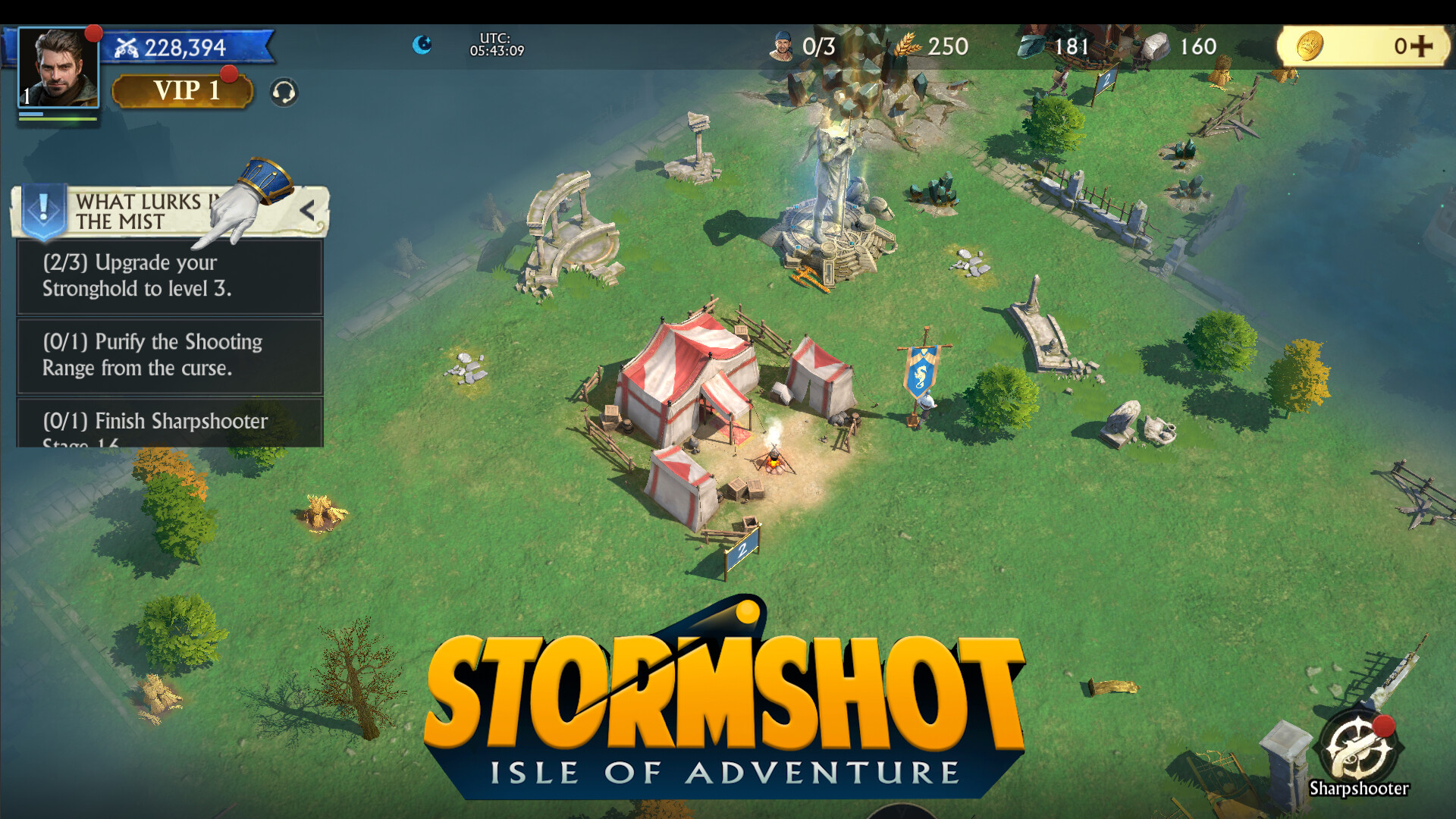Open the VIP 1 status button
The image size is (1456, 819).
click(182, 91)
